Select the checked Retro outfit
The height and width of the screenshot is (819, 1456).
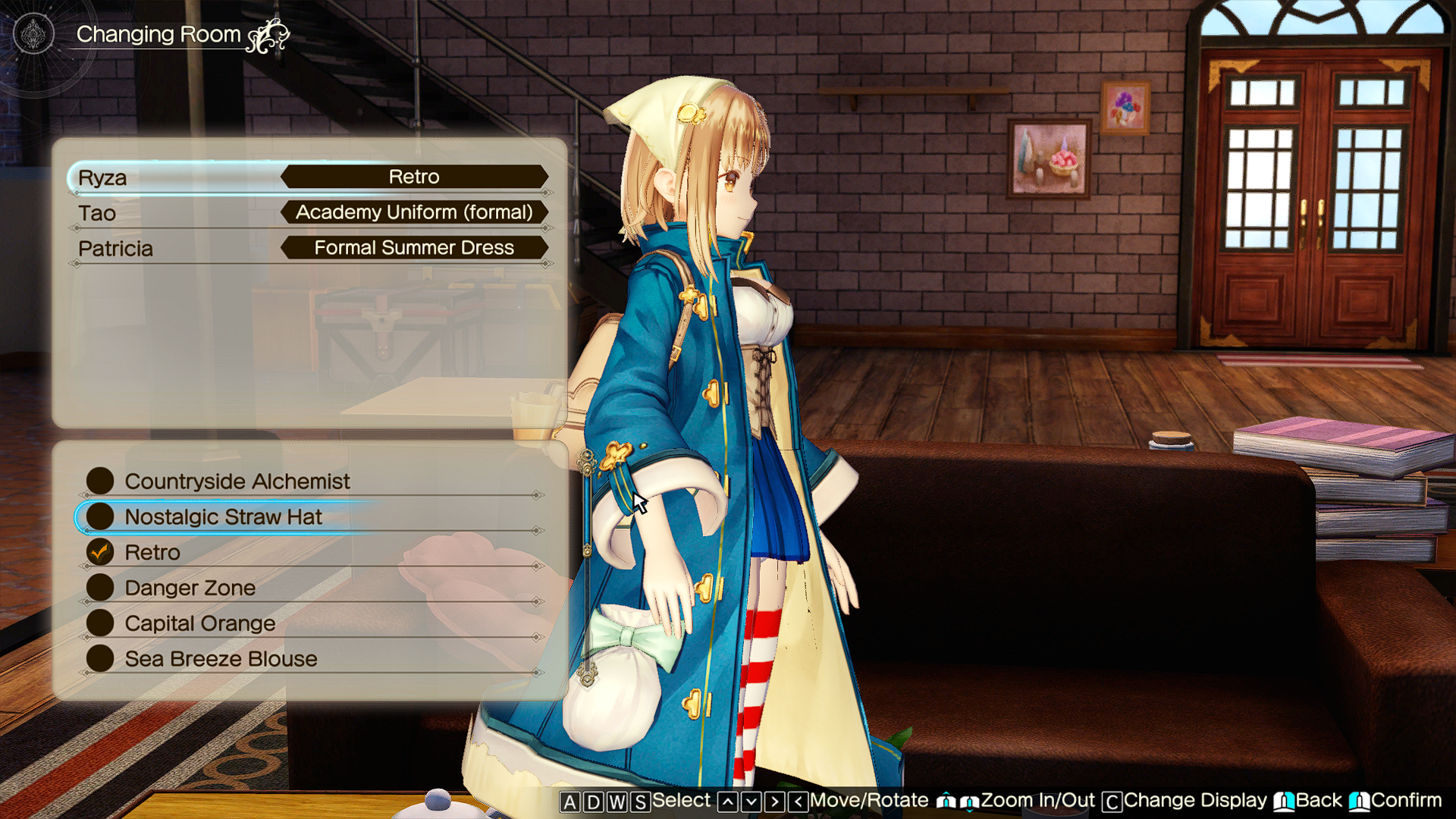click(152, 553)
